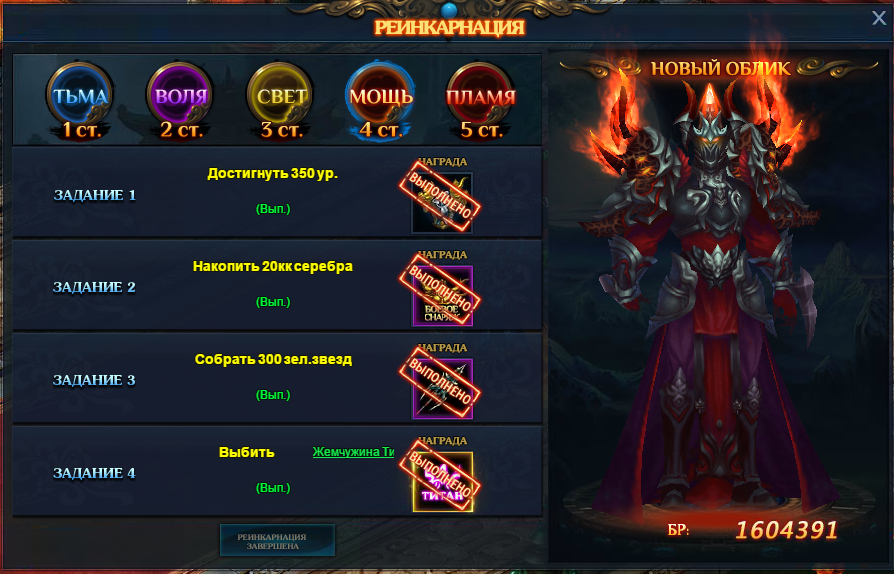The image size is (894, 574).
Task: Click the Реинкарнация завершена button
Action: click(277, 540)
